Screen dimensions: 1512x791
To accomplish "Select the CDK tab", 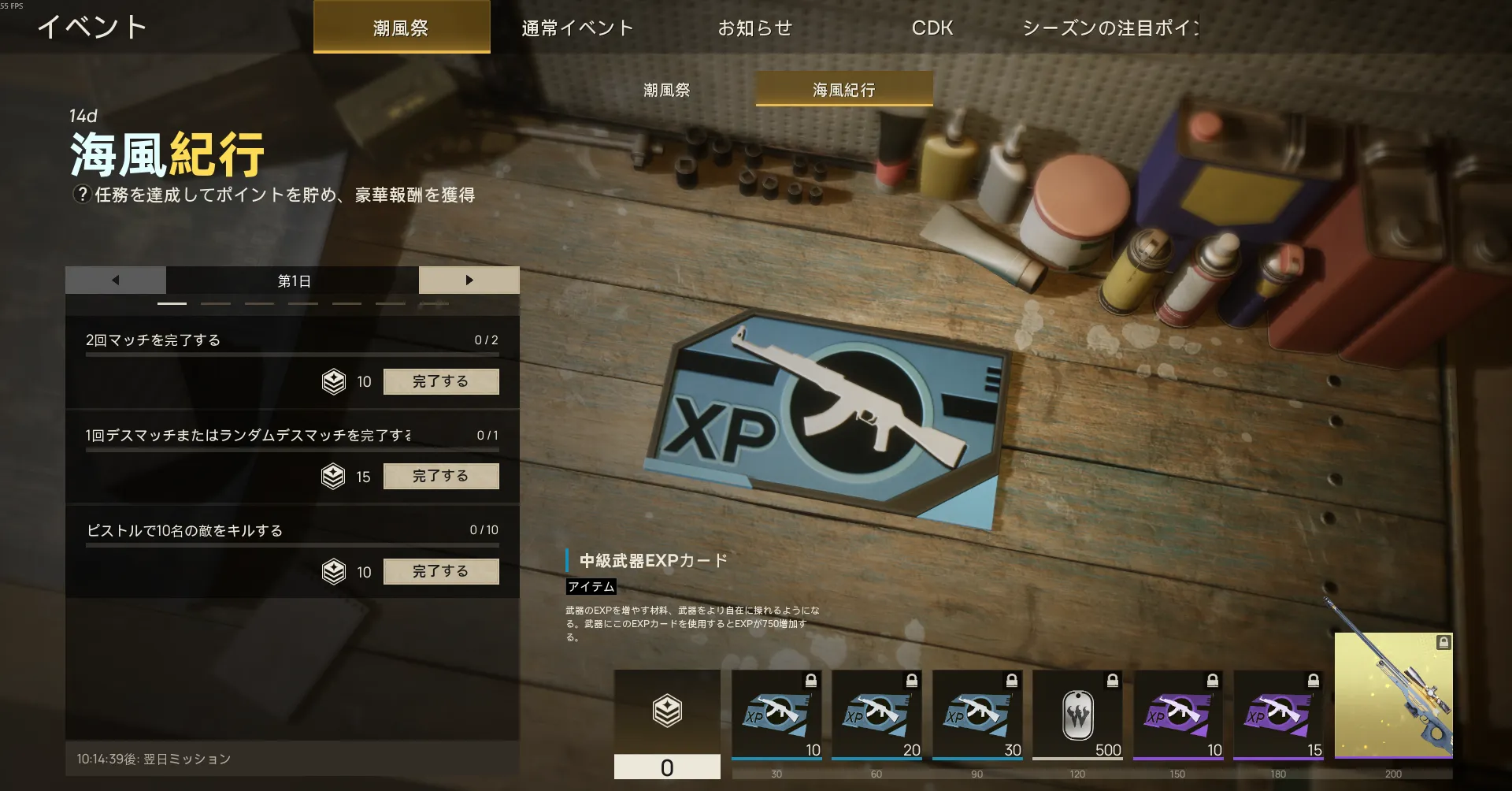I will pos(932,28).
